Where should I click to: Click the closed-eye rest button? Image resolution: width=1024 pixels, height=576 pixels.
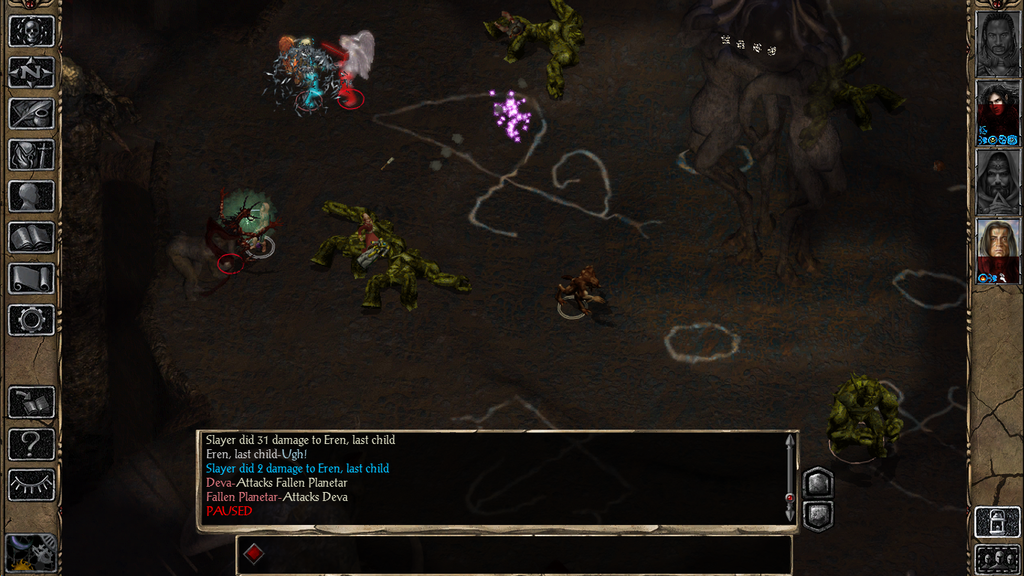[x=31, y=485]
